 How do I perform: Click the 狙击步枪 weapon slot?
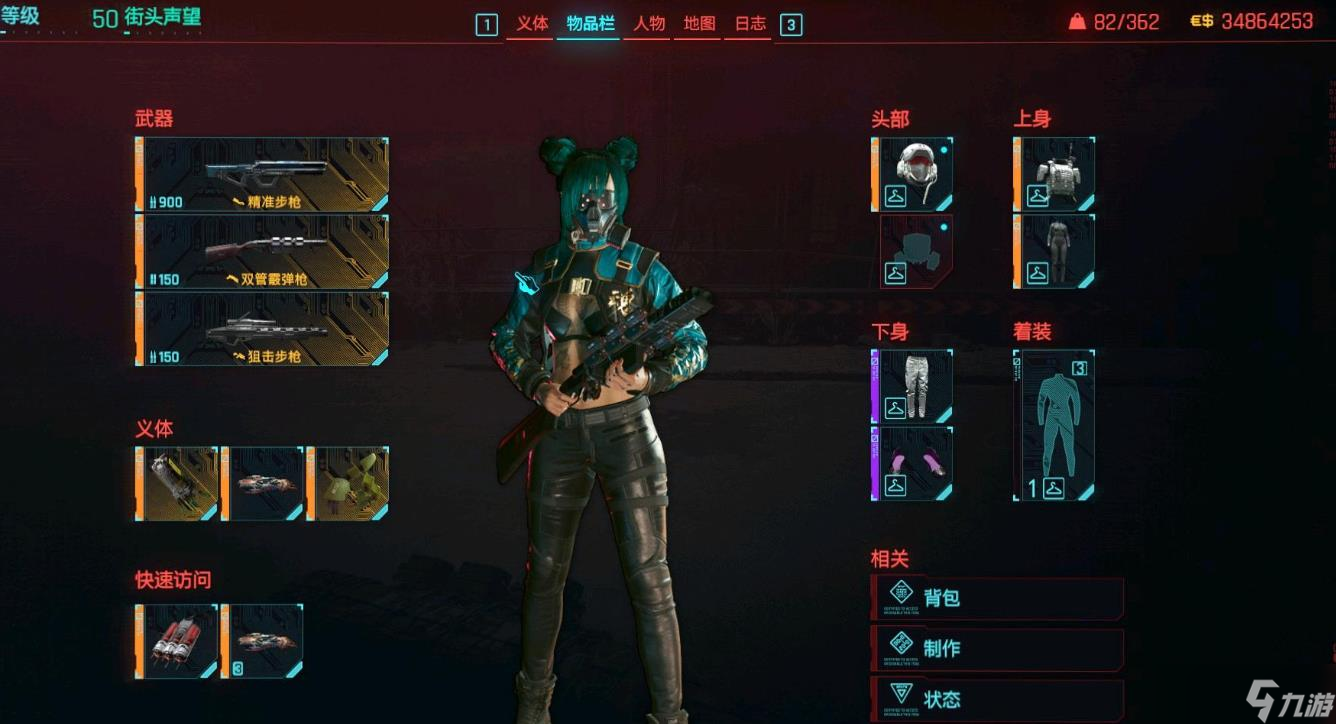[263, 329]
